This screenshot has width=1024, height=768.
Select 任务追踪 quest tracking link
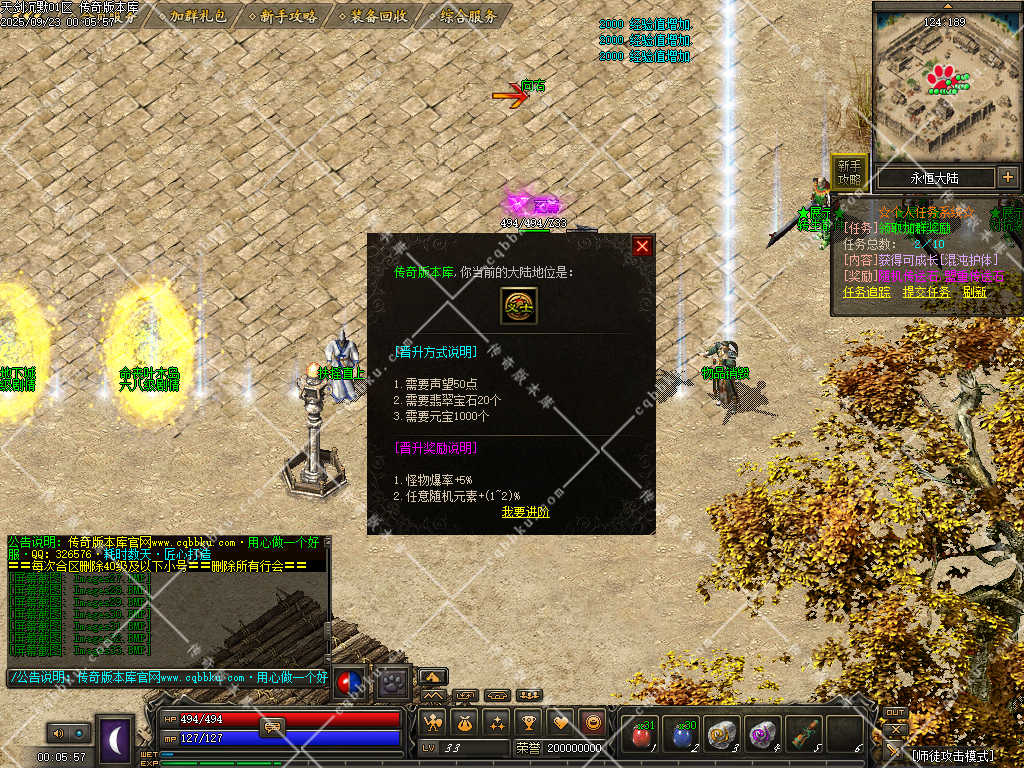866,292
